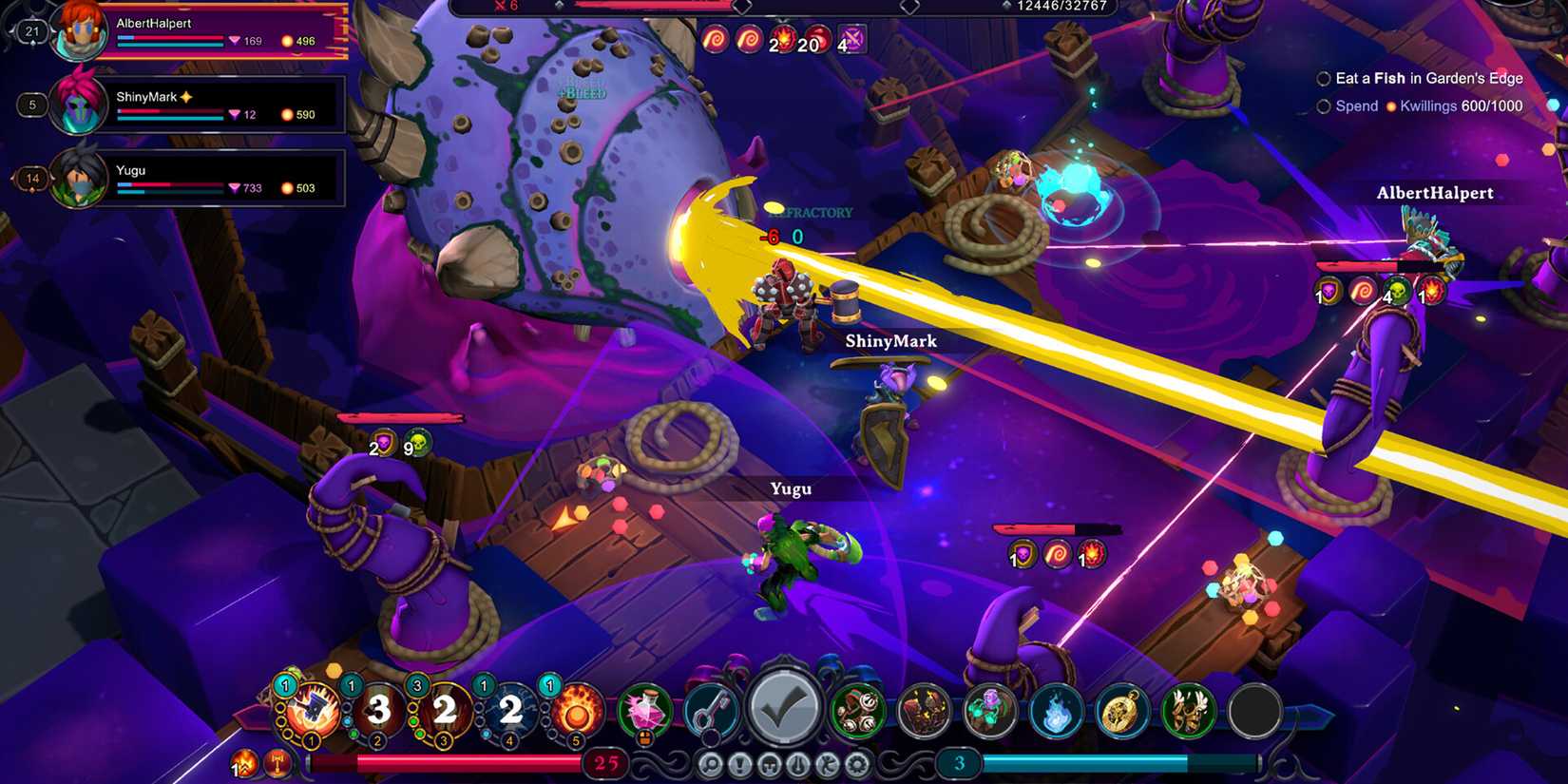Click the red health globe showing 25
1568x784 pixels.
605,763
